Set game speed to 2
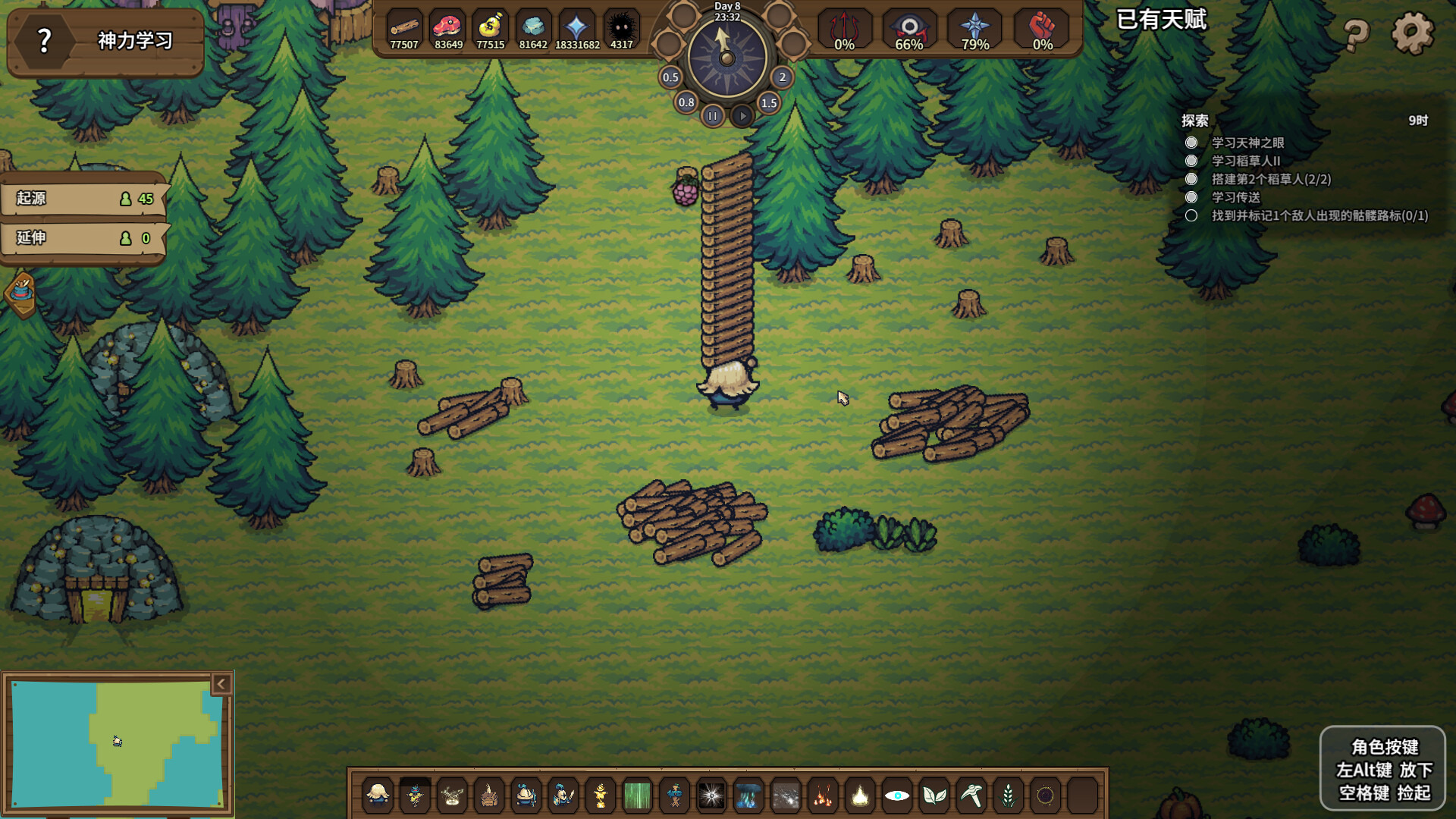The height and width of the screenshot is (819, 1456). point(783,77)
